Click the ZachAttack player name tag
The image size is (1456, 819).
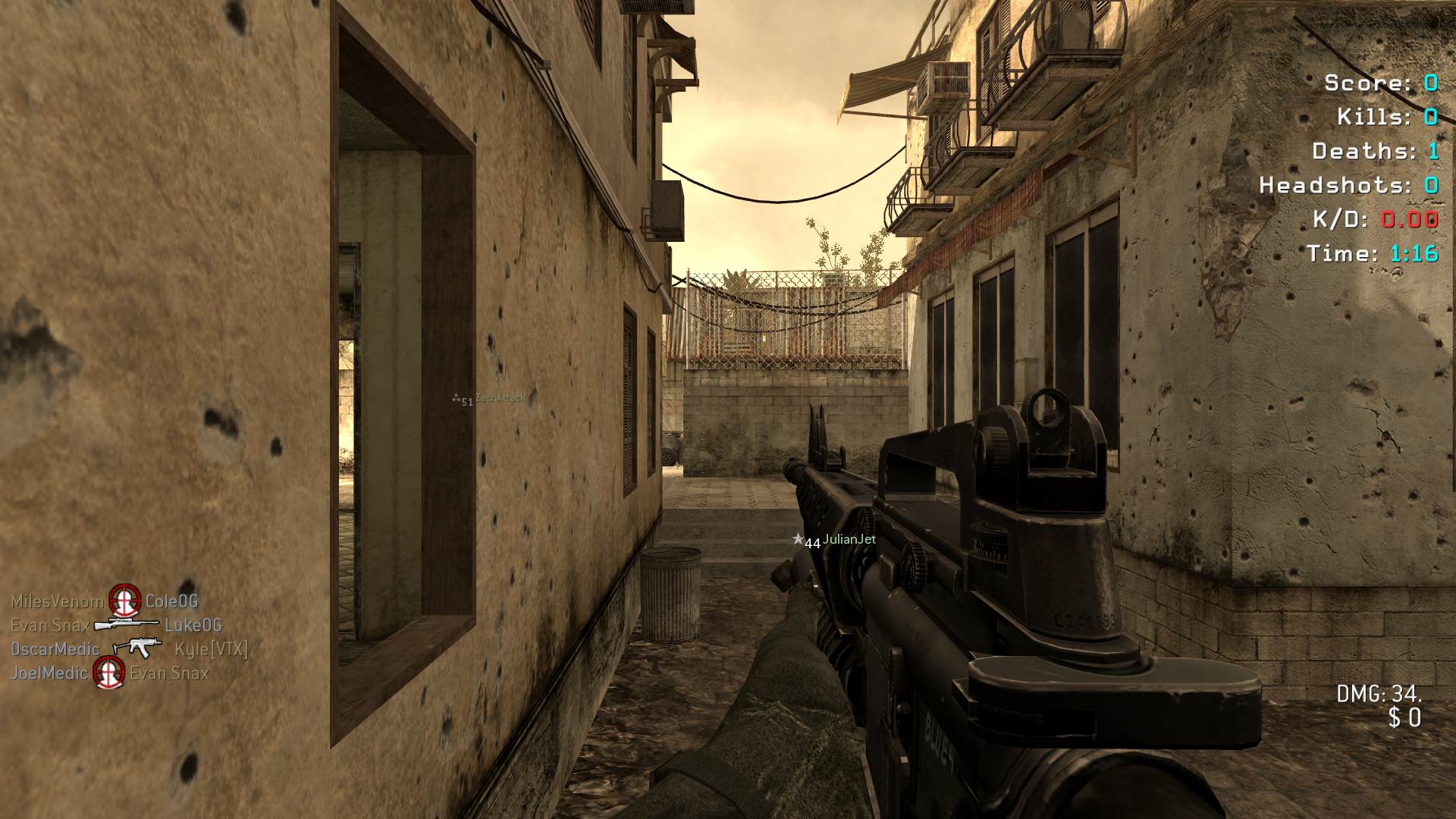(x=500, y=399)
